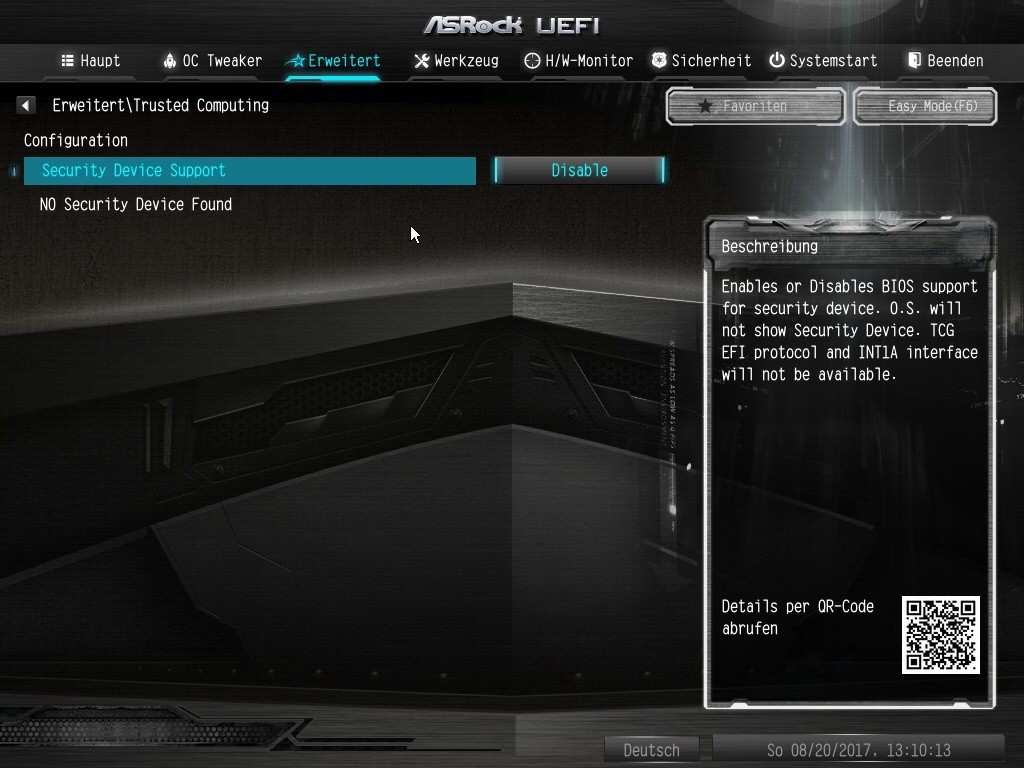Image resolution: width=1024 pixels, height=768 pixels.
Task: Select the Security Device Support row
Action: click(x=249, y=171)
